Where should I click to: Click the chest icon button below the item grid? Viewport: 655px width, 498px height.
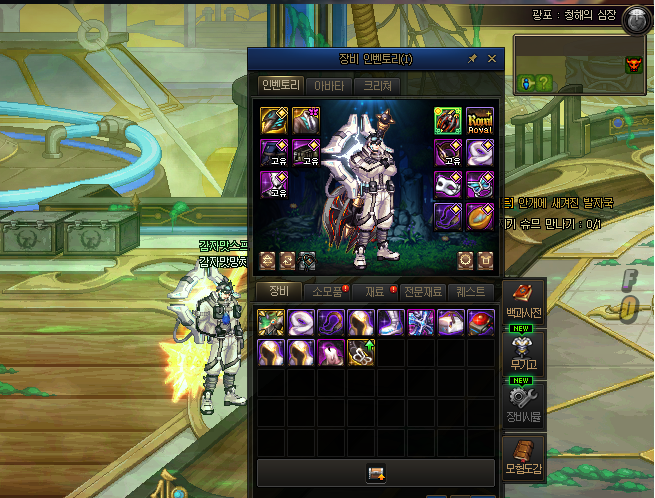(x=376, y=473)
